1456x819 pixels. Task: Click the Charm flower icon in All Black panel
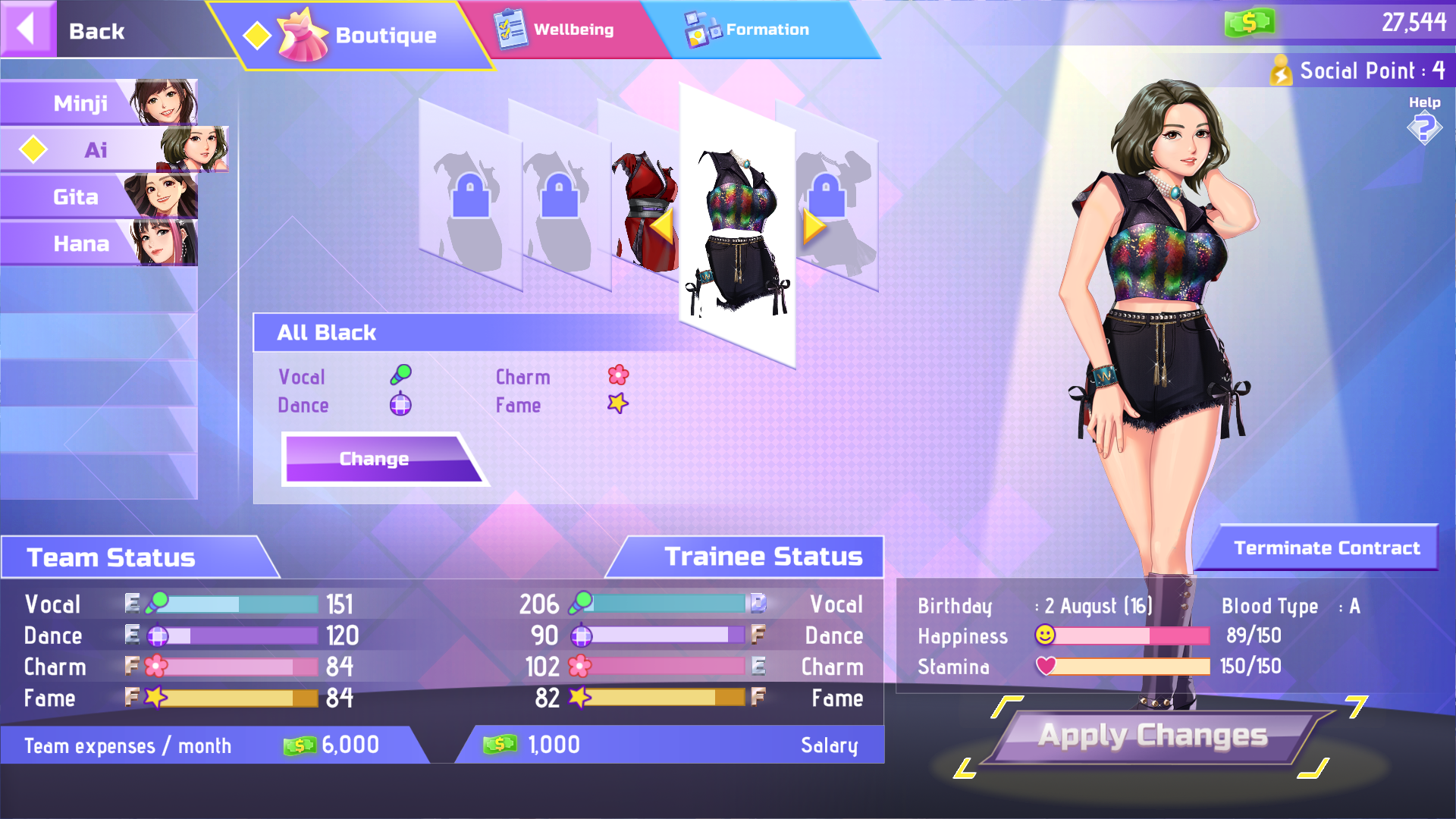(x=618, y=375)
